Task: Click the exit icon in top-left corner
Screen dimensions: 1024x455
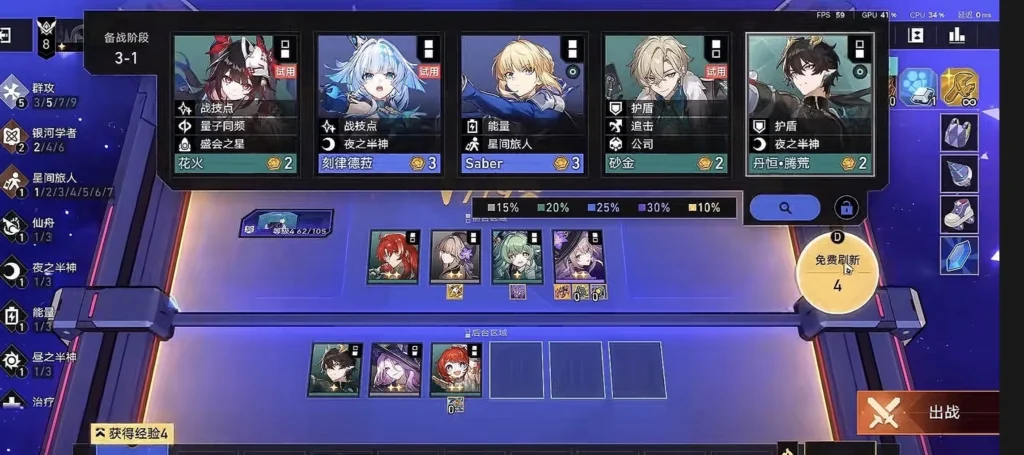Action: click(x=6, y=36)
